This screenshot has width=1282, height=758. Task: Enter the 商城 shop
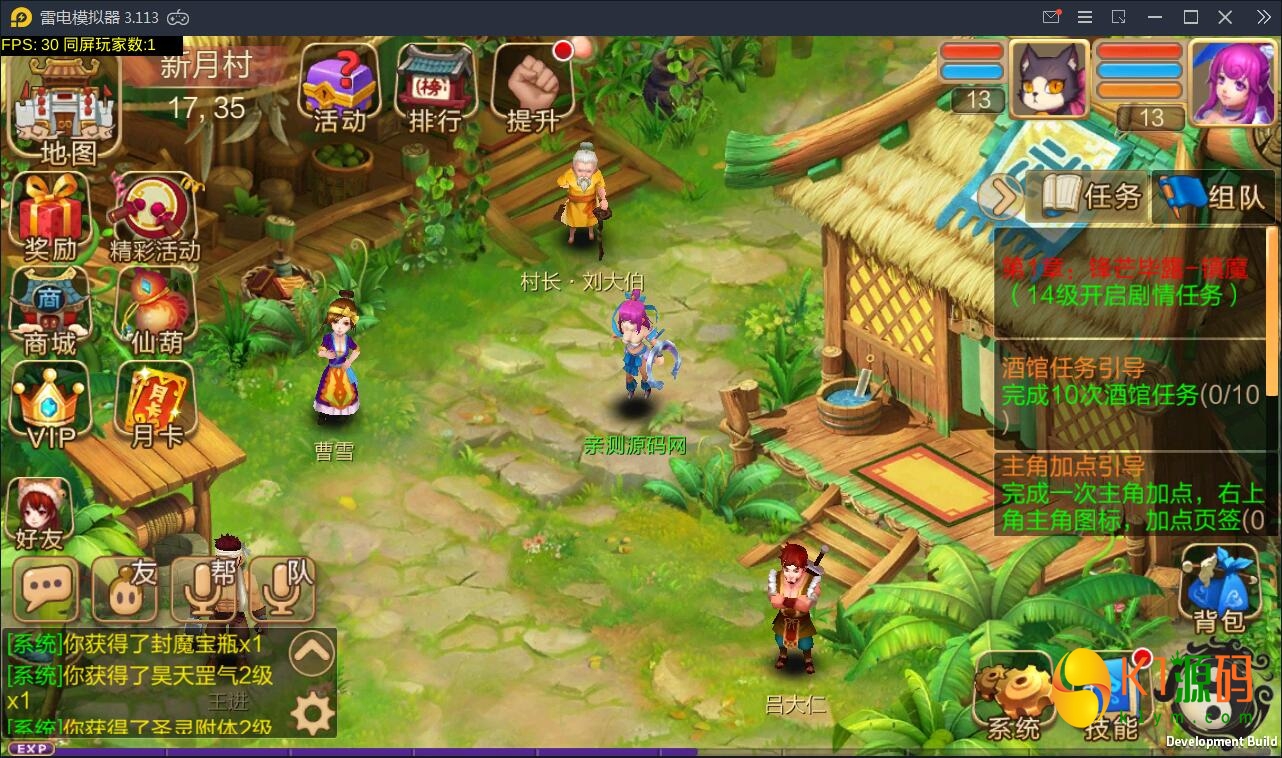click(x=50, y=311)
